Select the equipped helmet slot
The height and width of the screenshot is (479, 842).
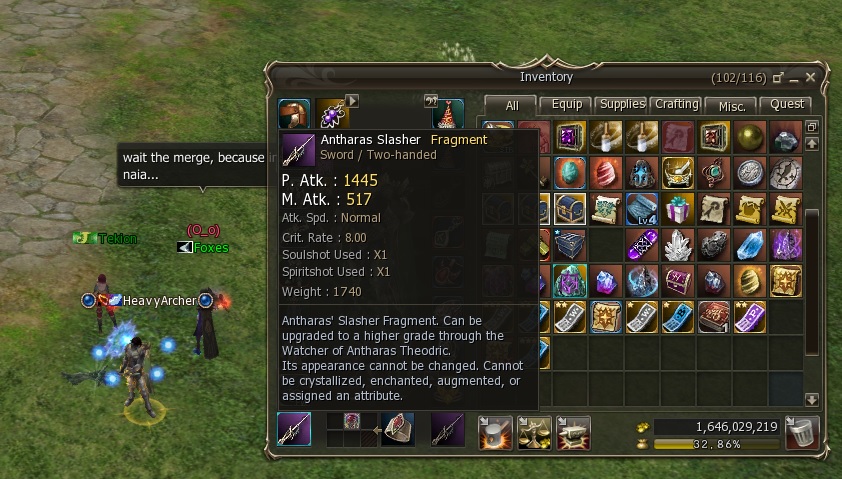coord(294,114)
